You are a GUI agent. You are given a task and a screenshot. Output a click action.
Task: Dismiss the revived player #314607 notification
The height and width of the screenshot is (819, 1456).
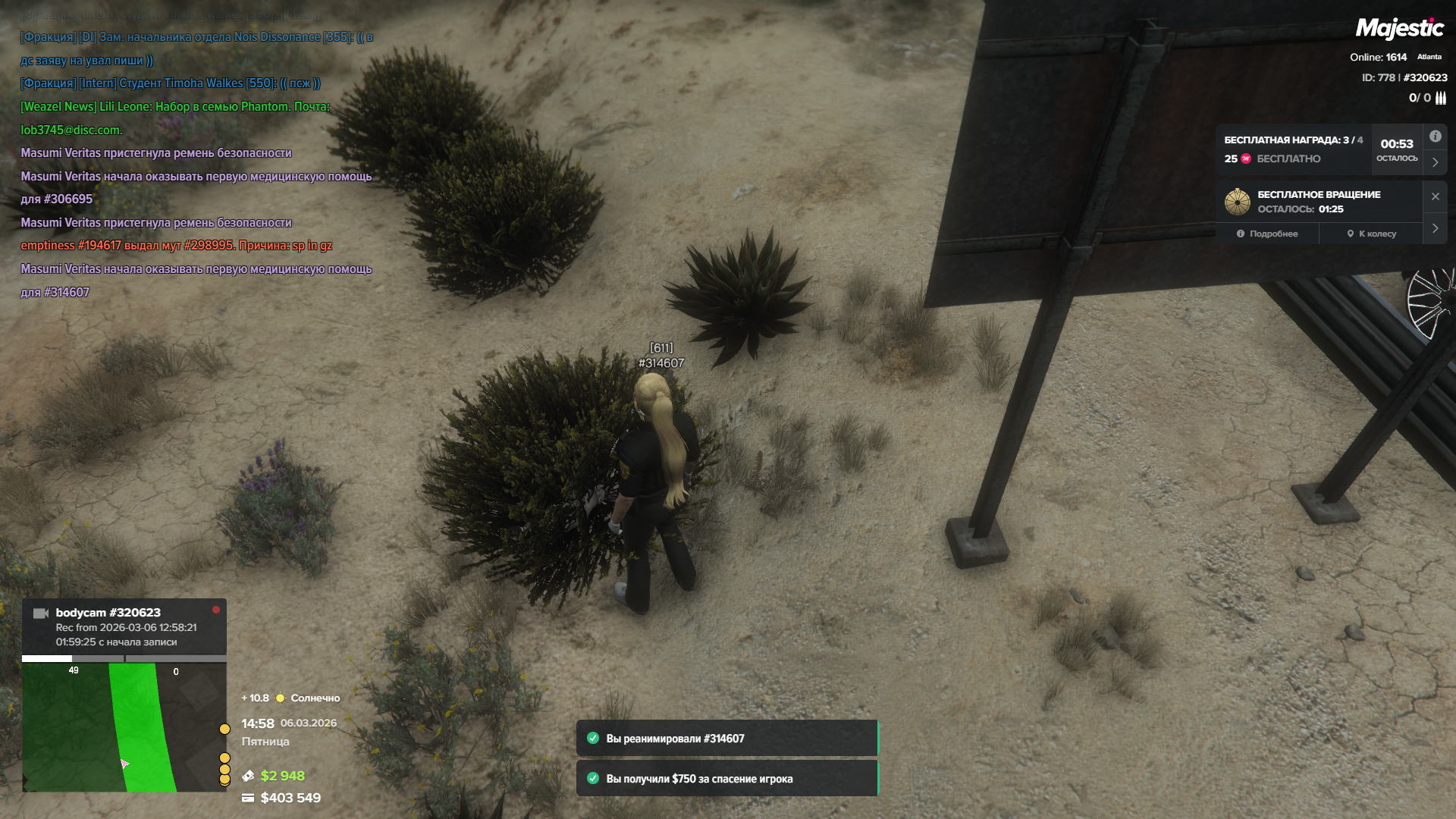pyautogui.click(x=726, y=739)
